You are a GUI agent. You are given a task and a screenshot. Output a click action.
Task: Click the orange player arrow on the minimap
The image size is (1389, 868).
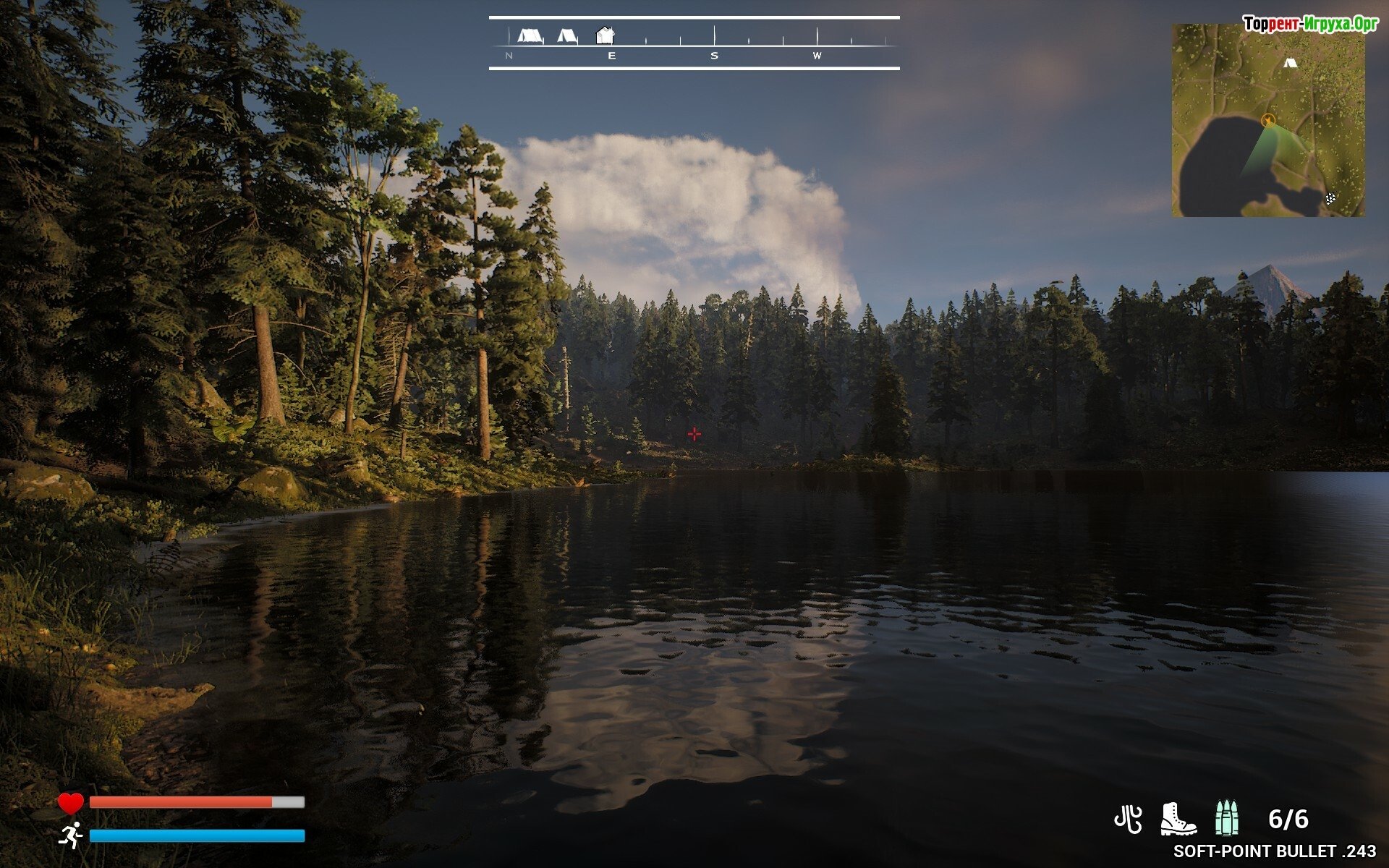coord(1267,121)
